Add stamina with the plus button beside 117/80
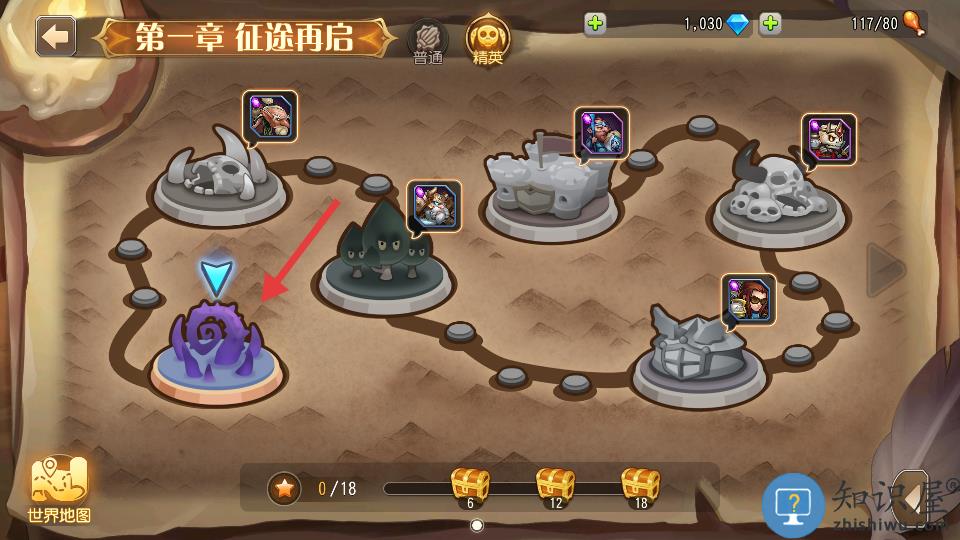 click(x=770, y=24)
